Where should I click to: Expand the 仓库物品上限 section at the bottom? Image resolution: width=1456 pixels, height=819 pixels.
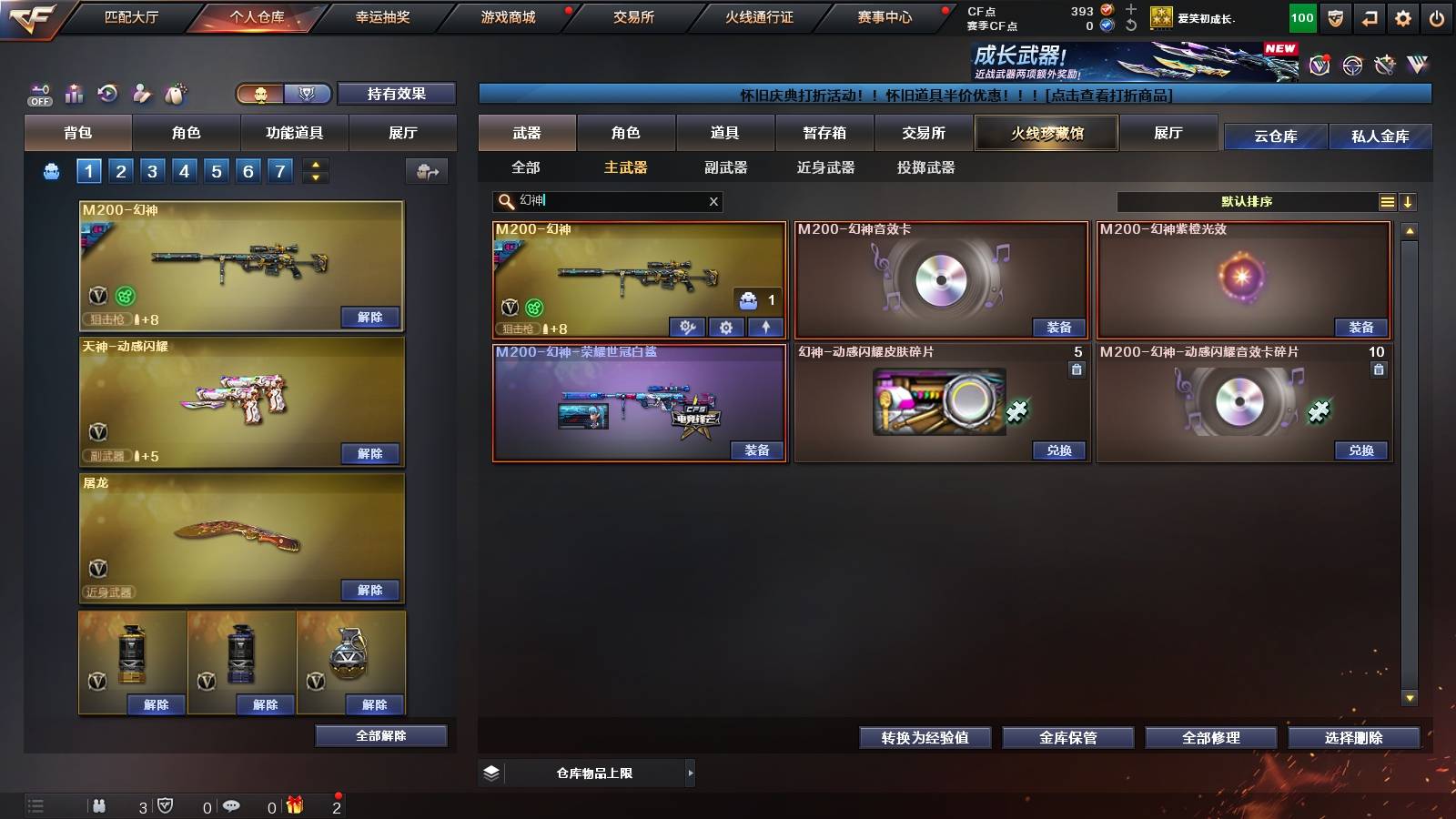pos(690,773)
